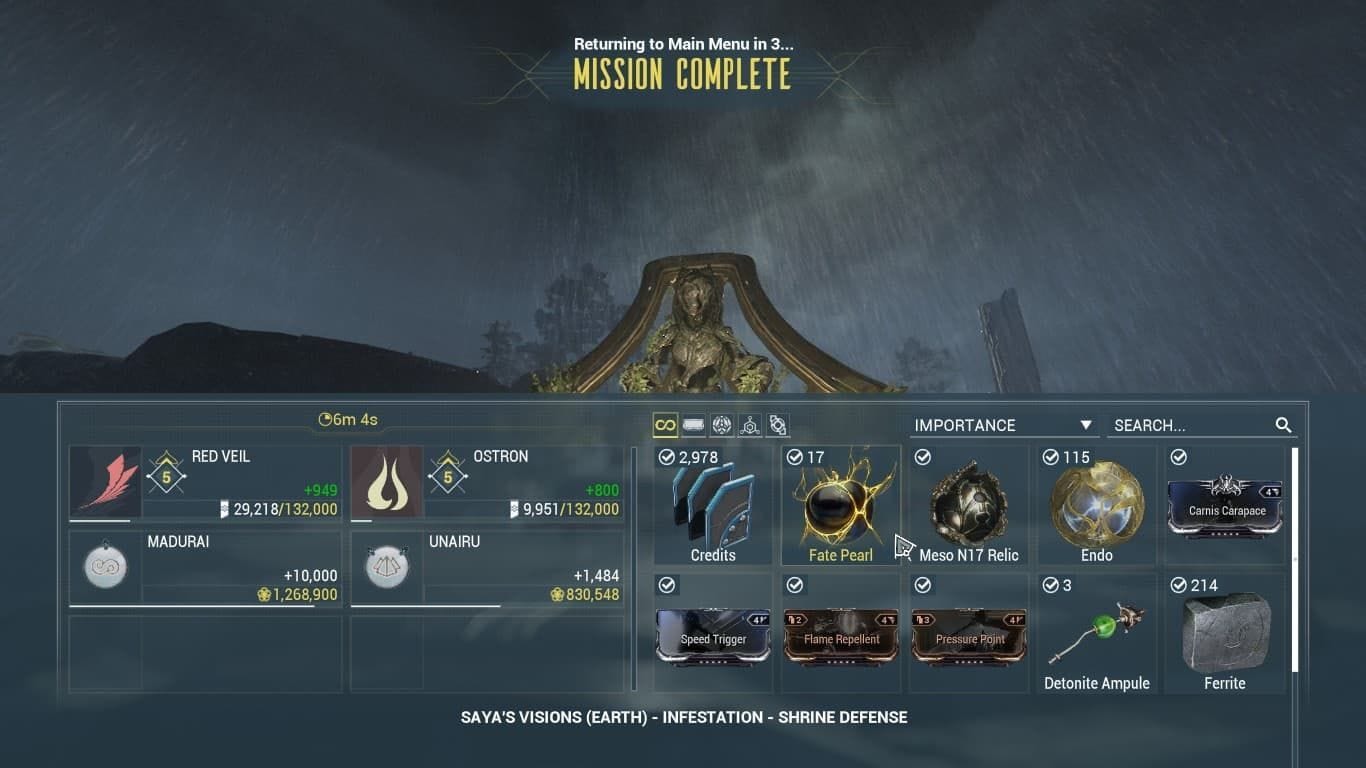Screen dimensions: 1366x768
Task: Select the orb-shaped resource filter icon
Action: pyautogui.click(x=722, y=424)
